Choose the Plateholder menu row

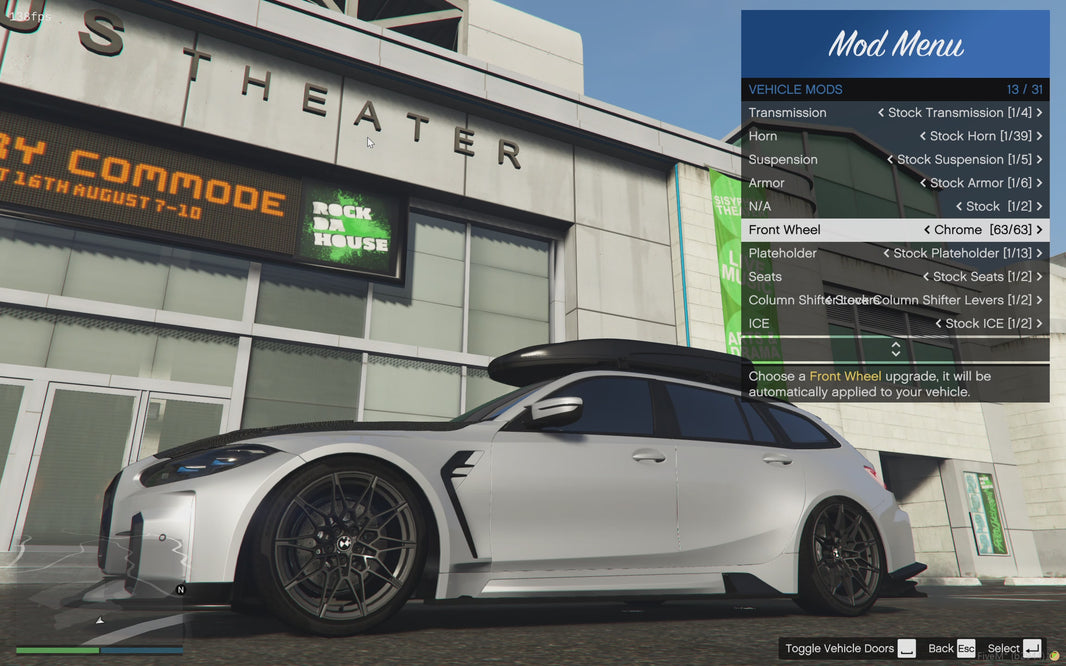click(895, 253)
